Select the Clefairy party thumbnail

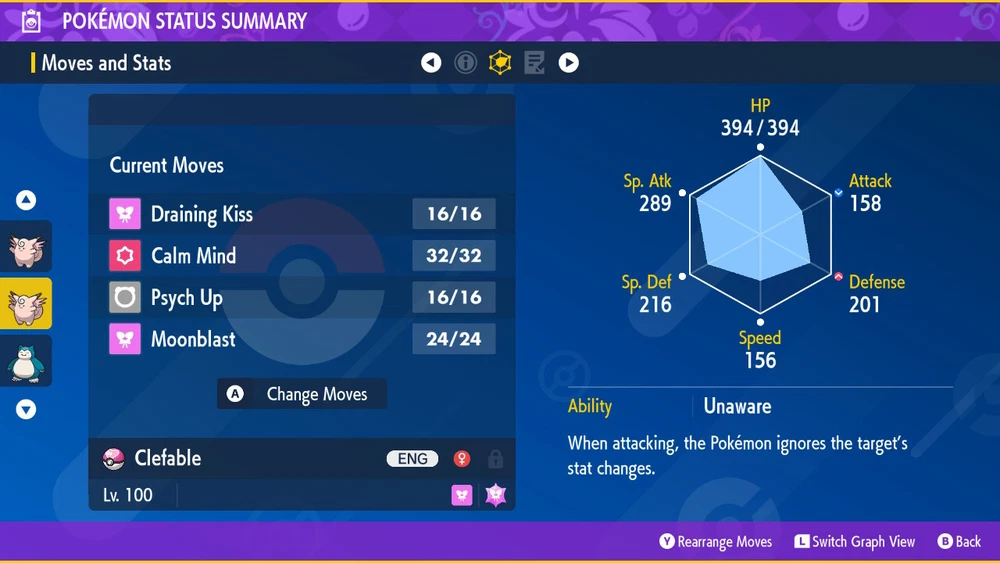[x=26, y=247]
